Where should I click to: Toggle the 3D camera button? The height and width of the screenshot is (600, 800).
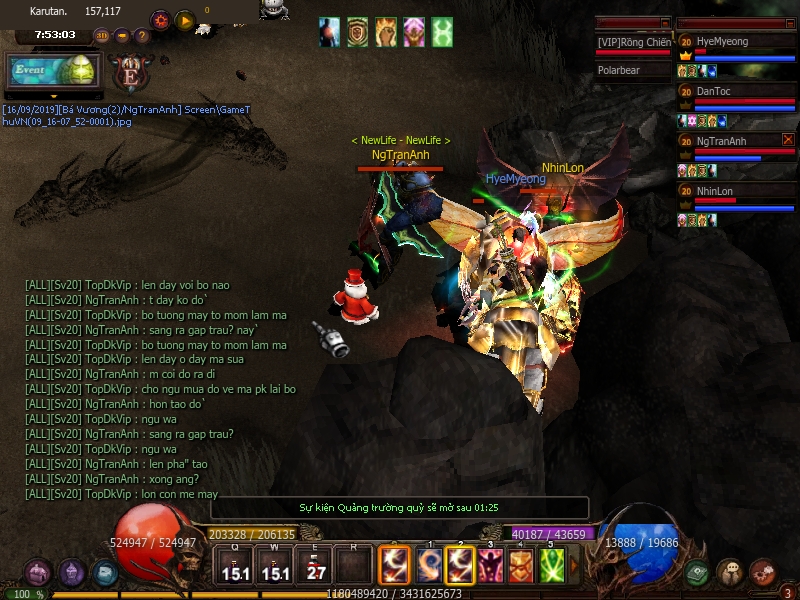point(102,36)
